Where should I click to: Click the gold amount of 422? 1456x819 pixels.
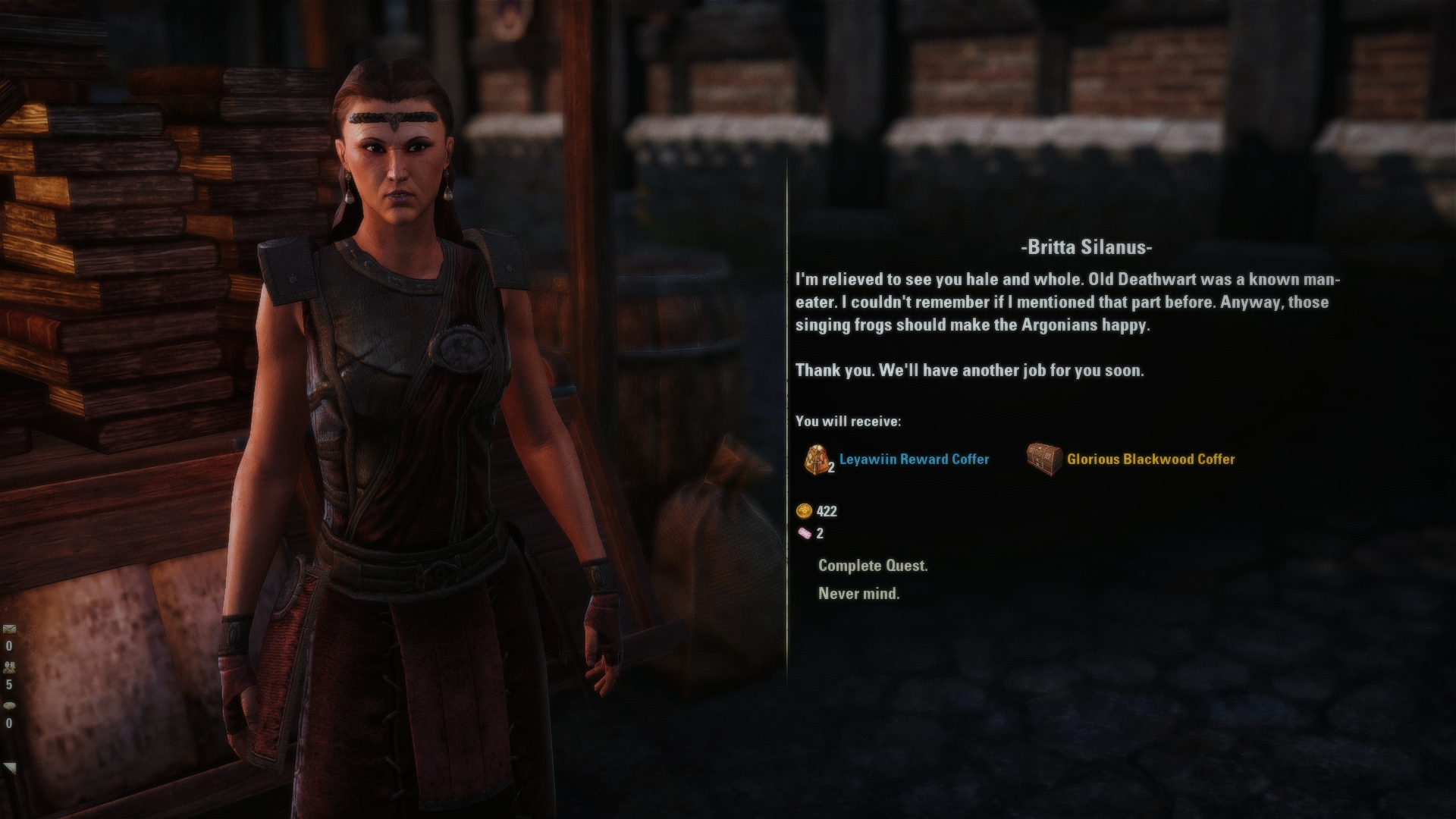click(827, 512)
